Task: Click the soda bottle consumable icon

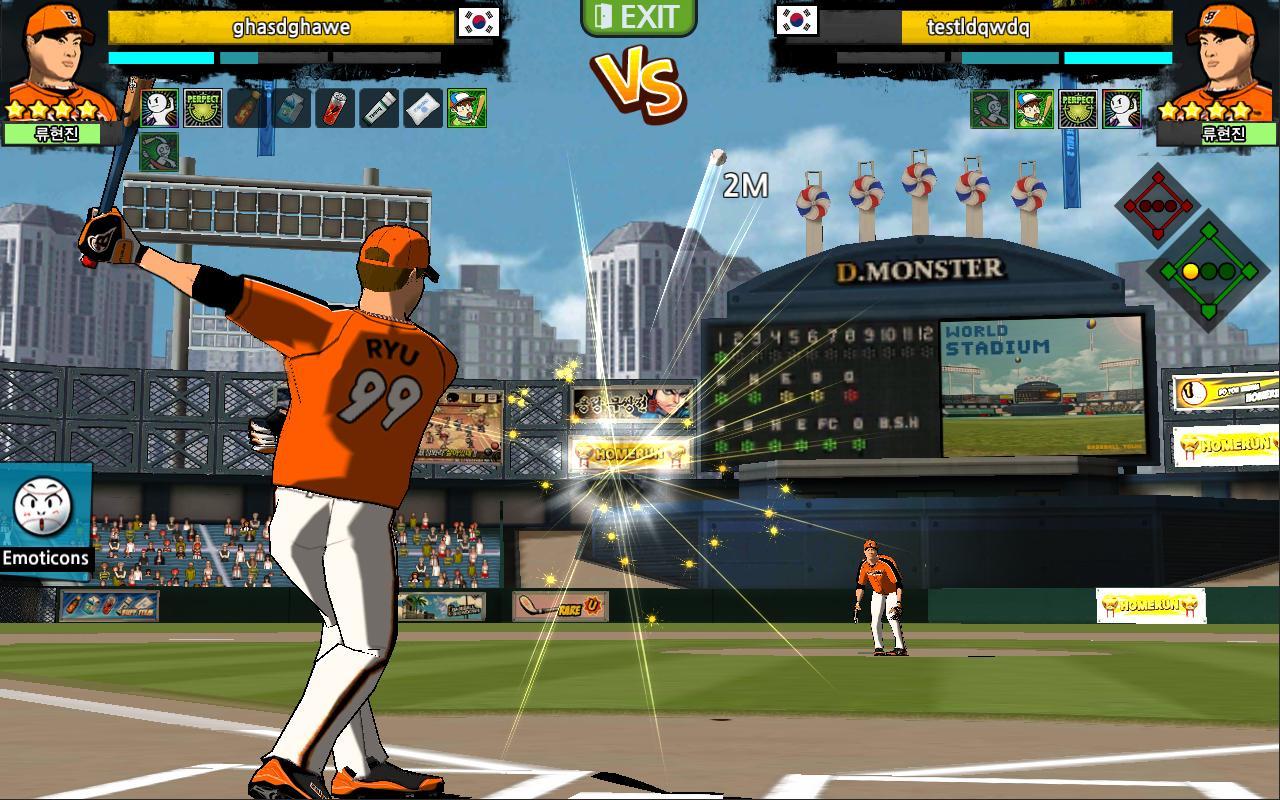Action: 248,108
